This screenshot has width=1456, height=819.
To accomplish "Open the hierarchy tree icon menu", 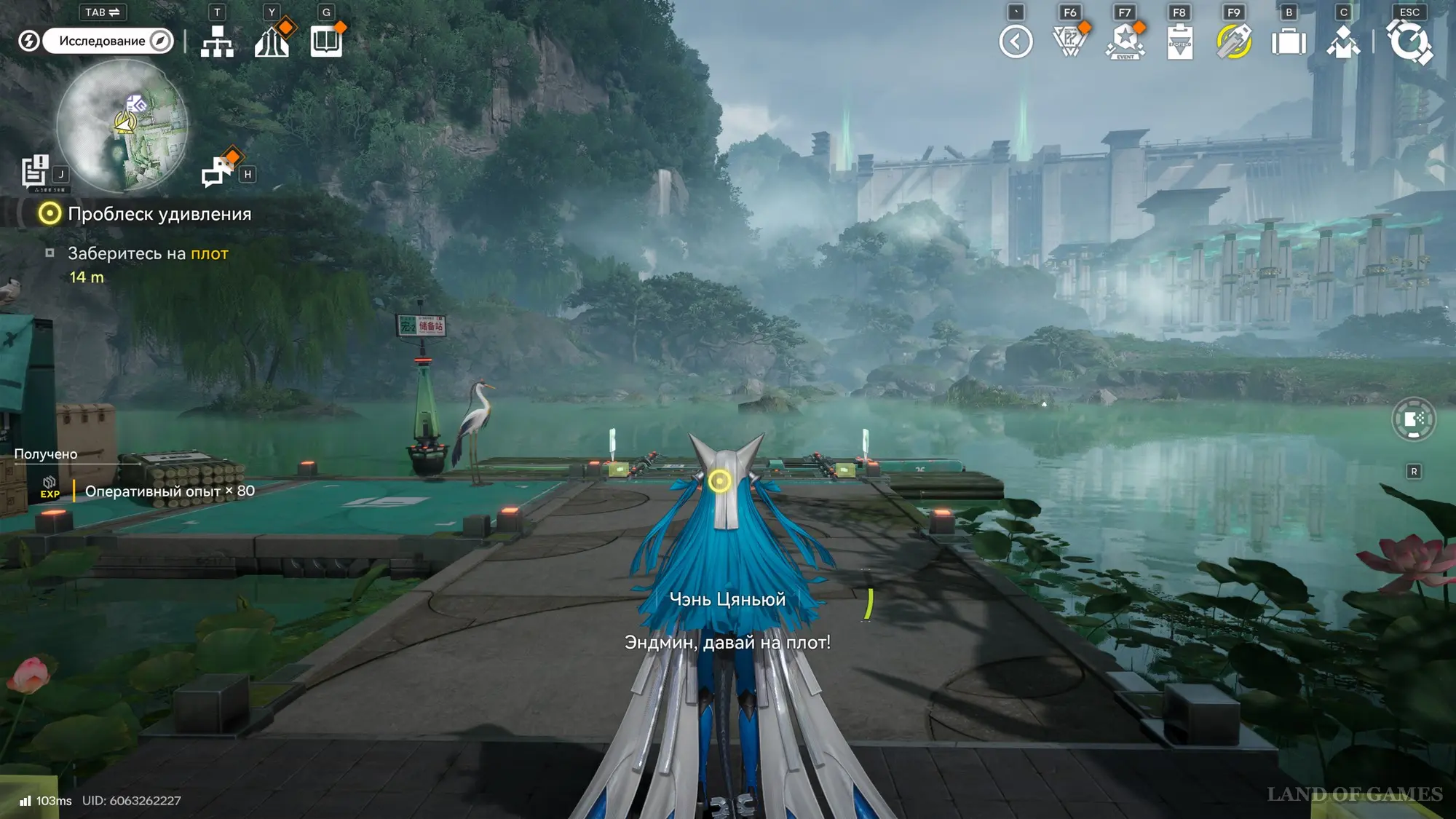I will coord(217,41).
